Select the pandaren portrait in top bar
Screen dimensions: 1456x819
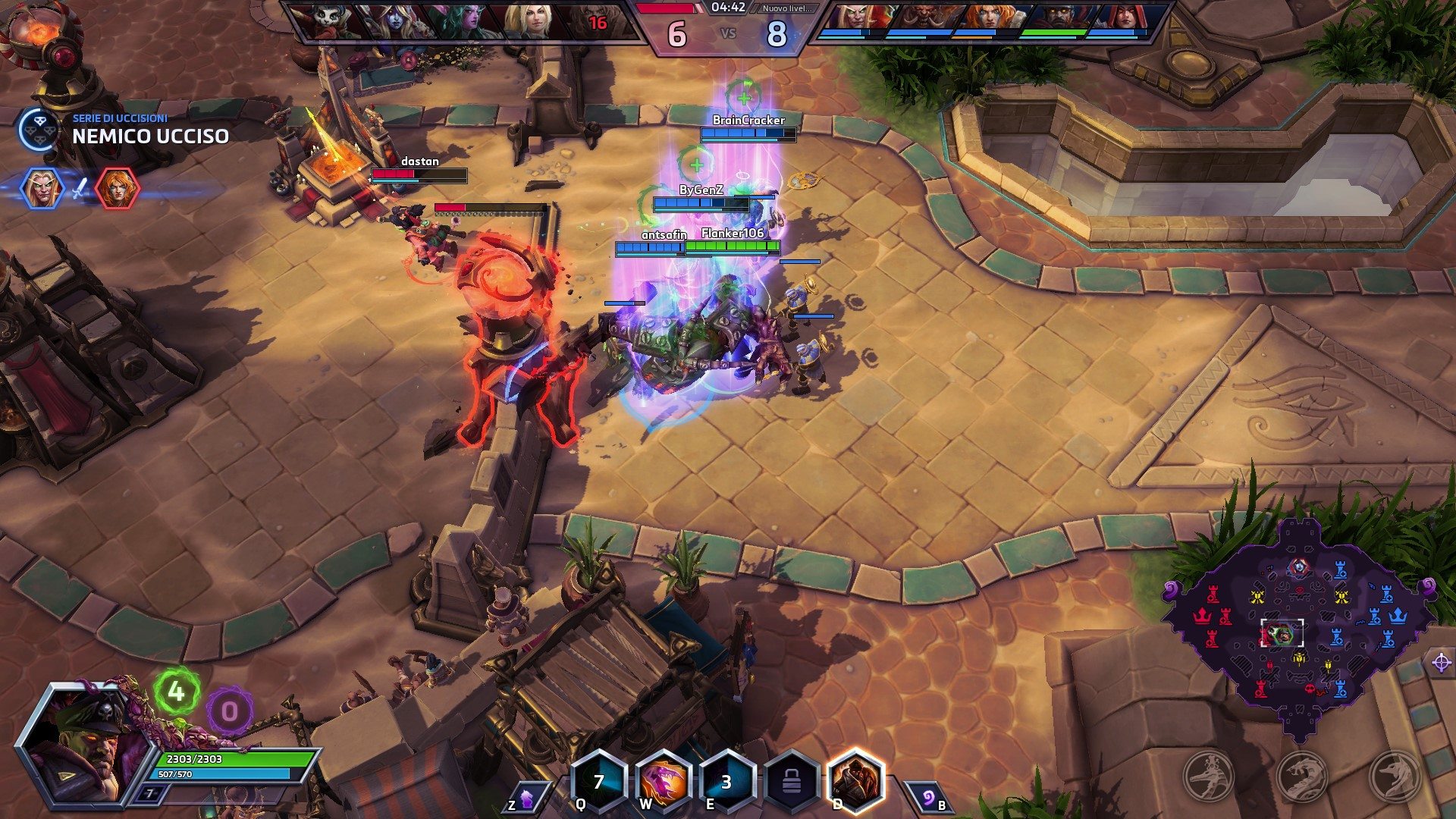[x=325, y=22]
